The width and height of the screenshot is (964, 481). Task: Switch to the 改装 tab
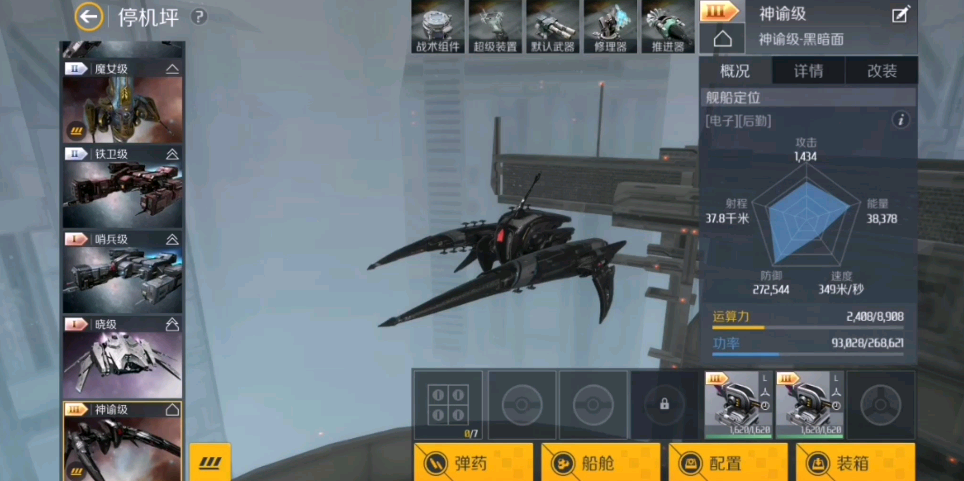881,71
